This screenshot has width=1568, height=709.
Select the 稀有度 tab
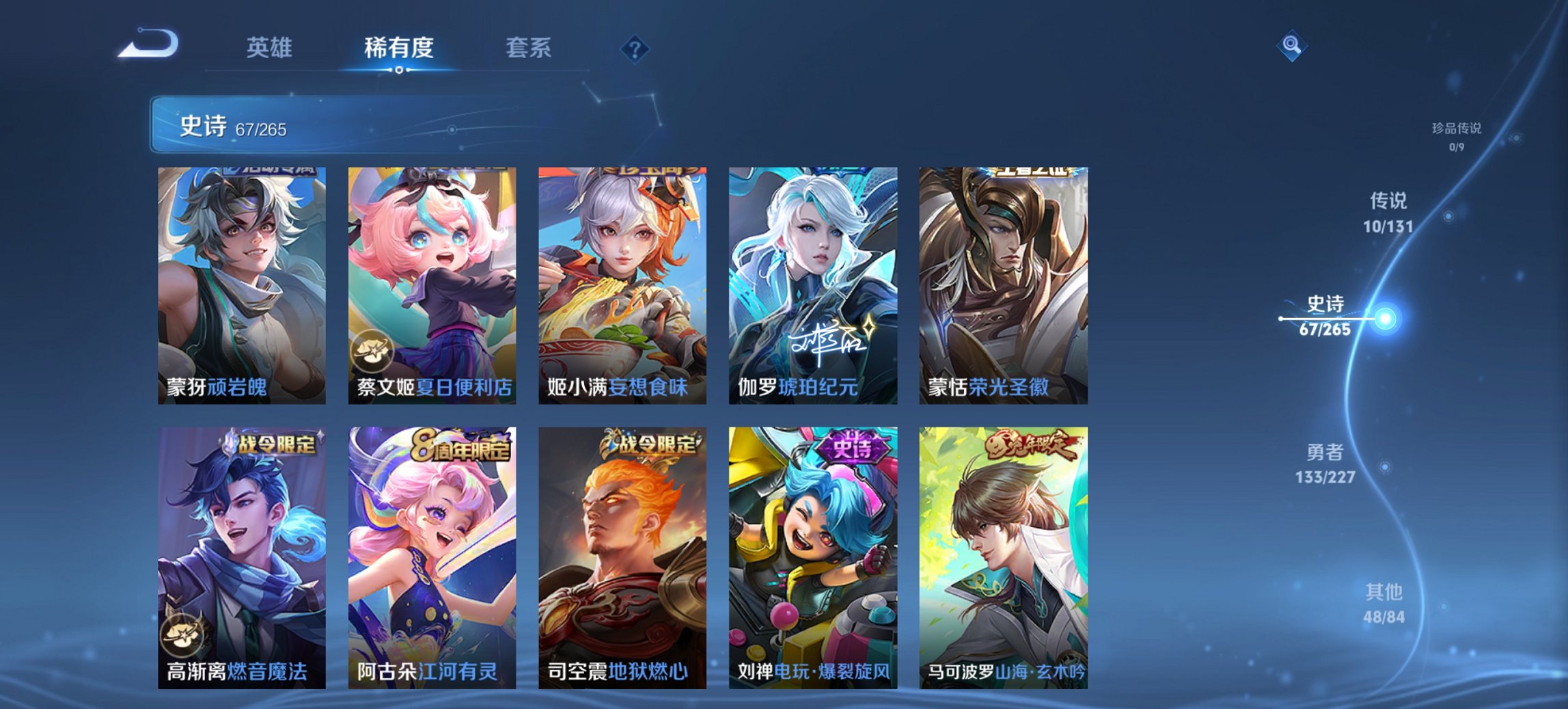[x=399, y=49]
